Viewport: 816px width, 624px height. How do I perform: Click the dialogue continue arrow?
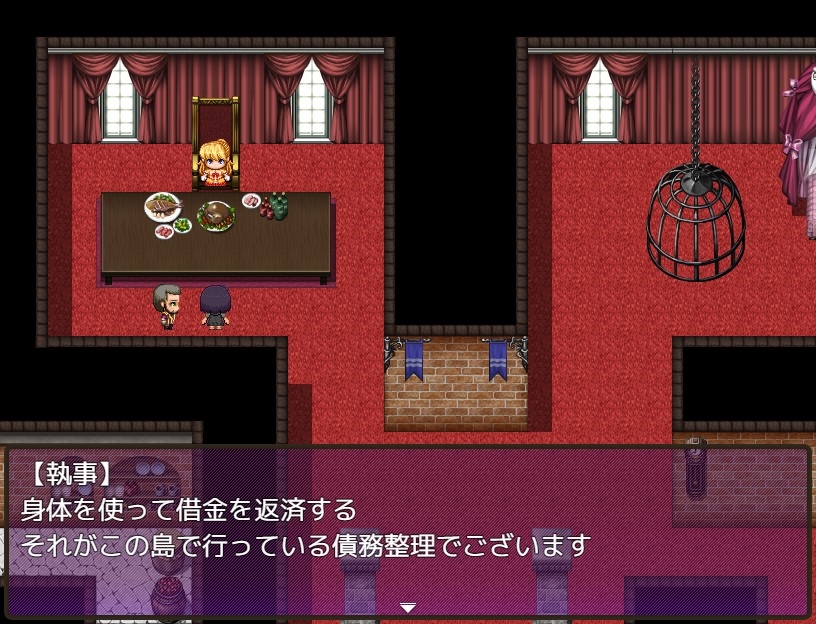coord(407,607)
